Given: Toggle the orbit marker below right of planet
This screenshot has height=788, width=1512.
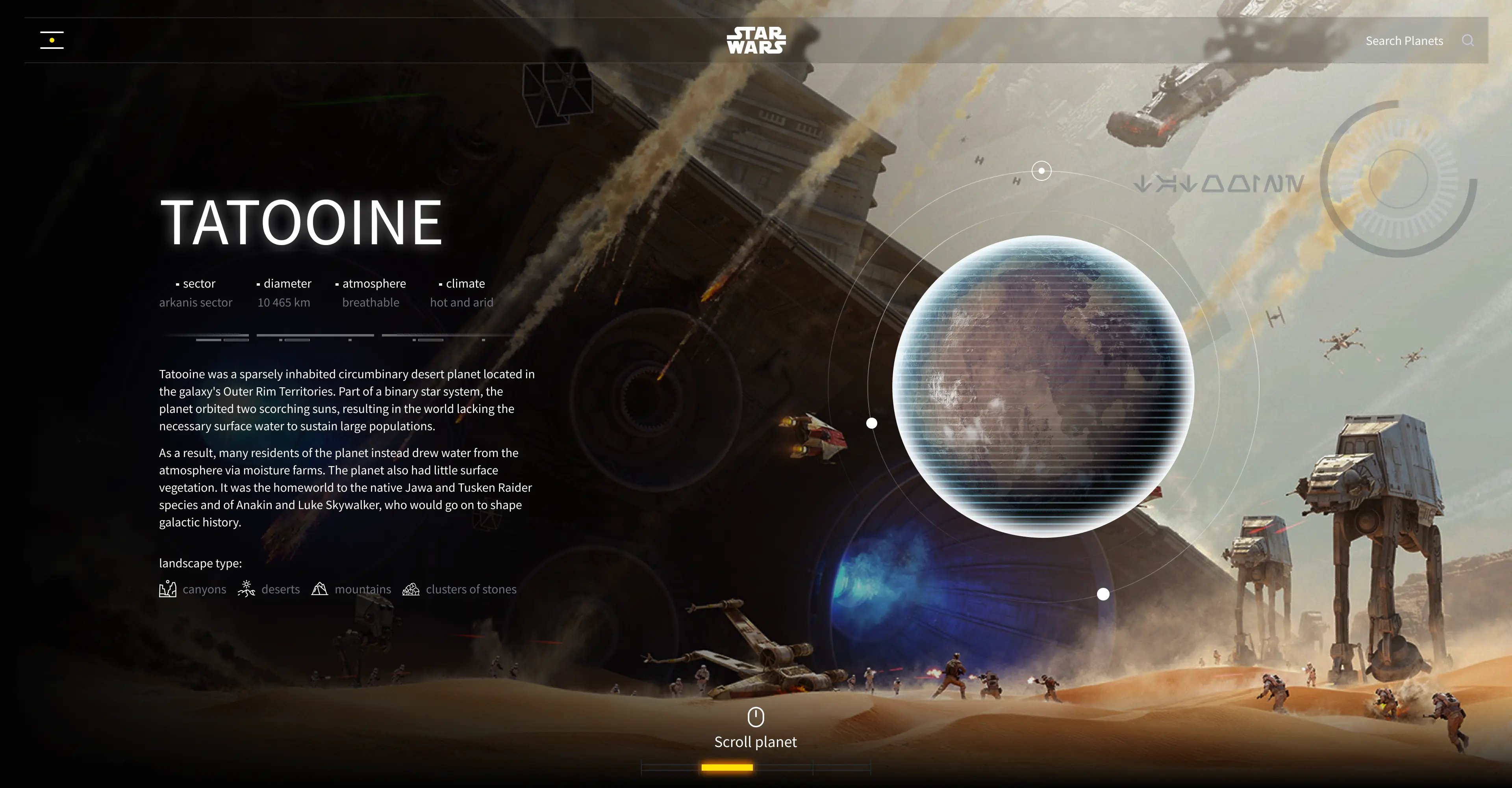Looking at the screenshot, I should point(1102,594).
